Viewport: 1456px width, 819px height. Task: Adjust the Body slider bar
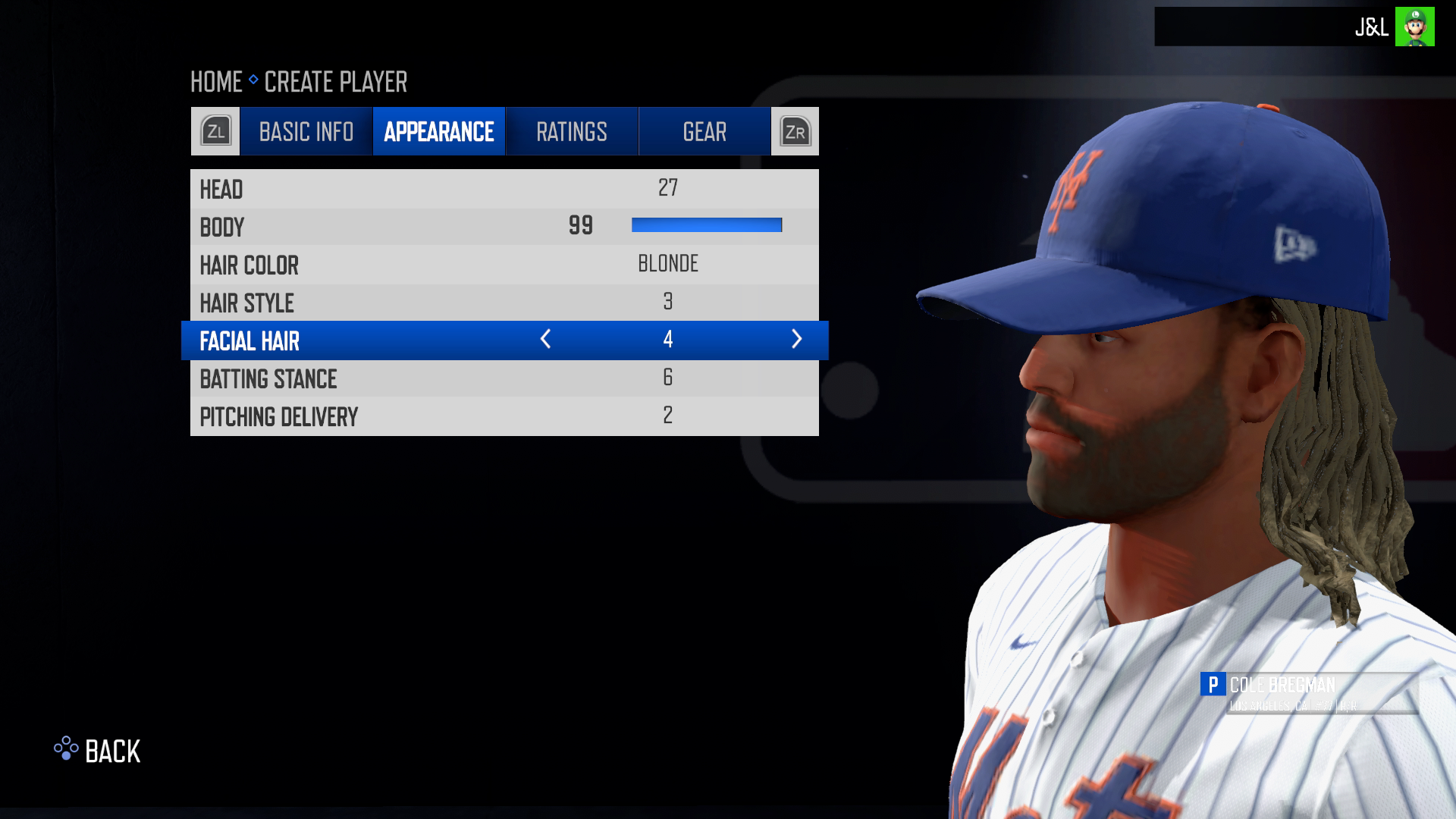[706, 225]
